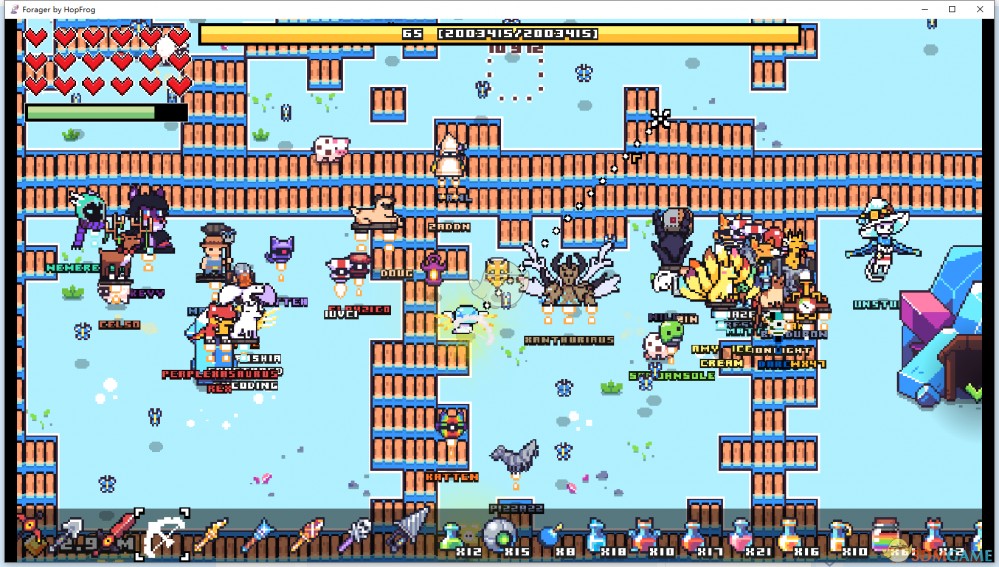Select the blue ice rod slot

coord(258,535)
